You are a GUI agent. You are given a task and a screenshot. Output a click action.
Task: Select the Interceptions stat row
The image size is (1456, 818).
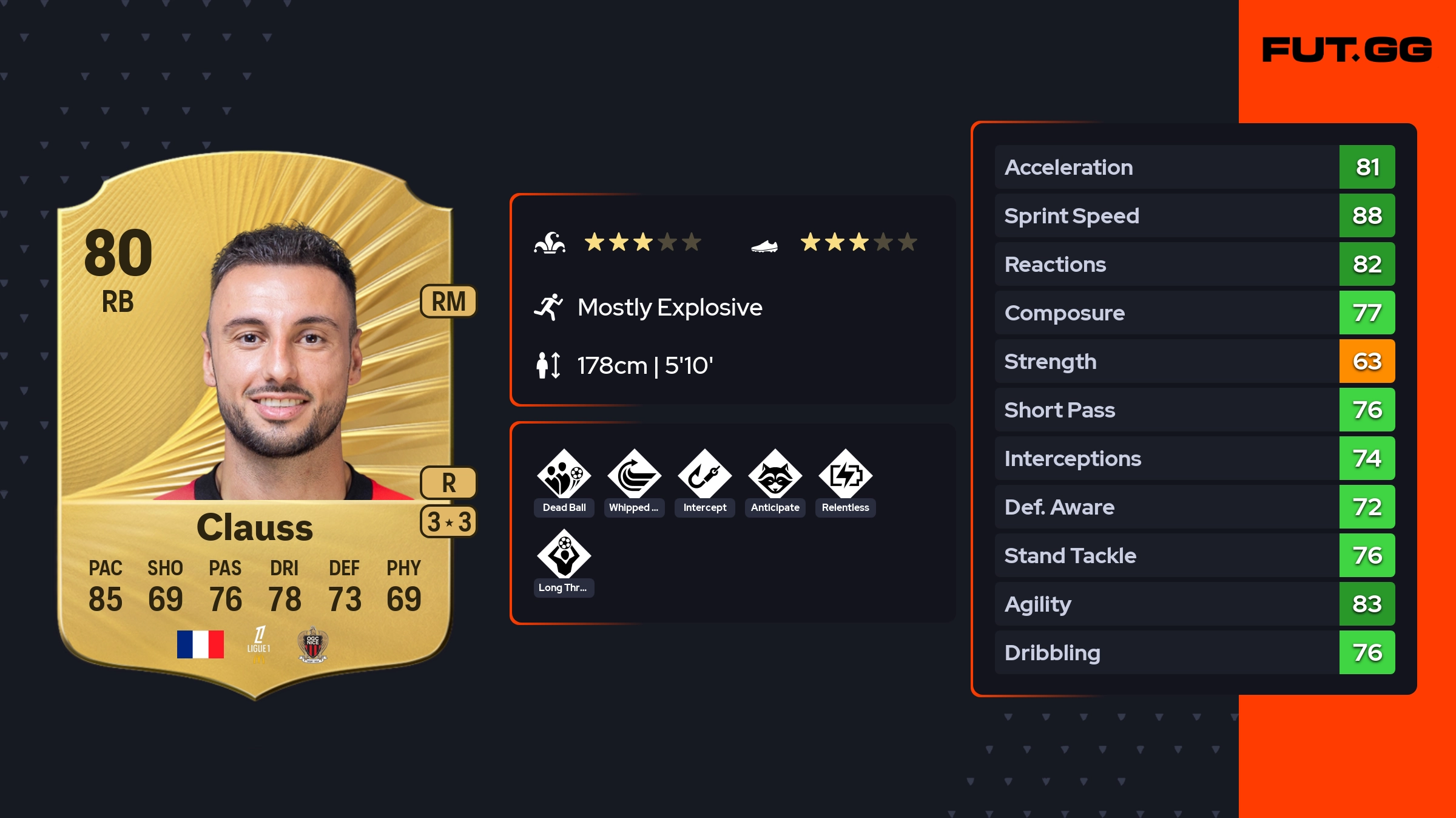pos(1194,458)
